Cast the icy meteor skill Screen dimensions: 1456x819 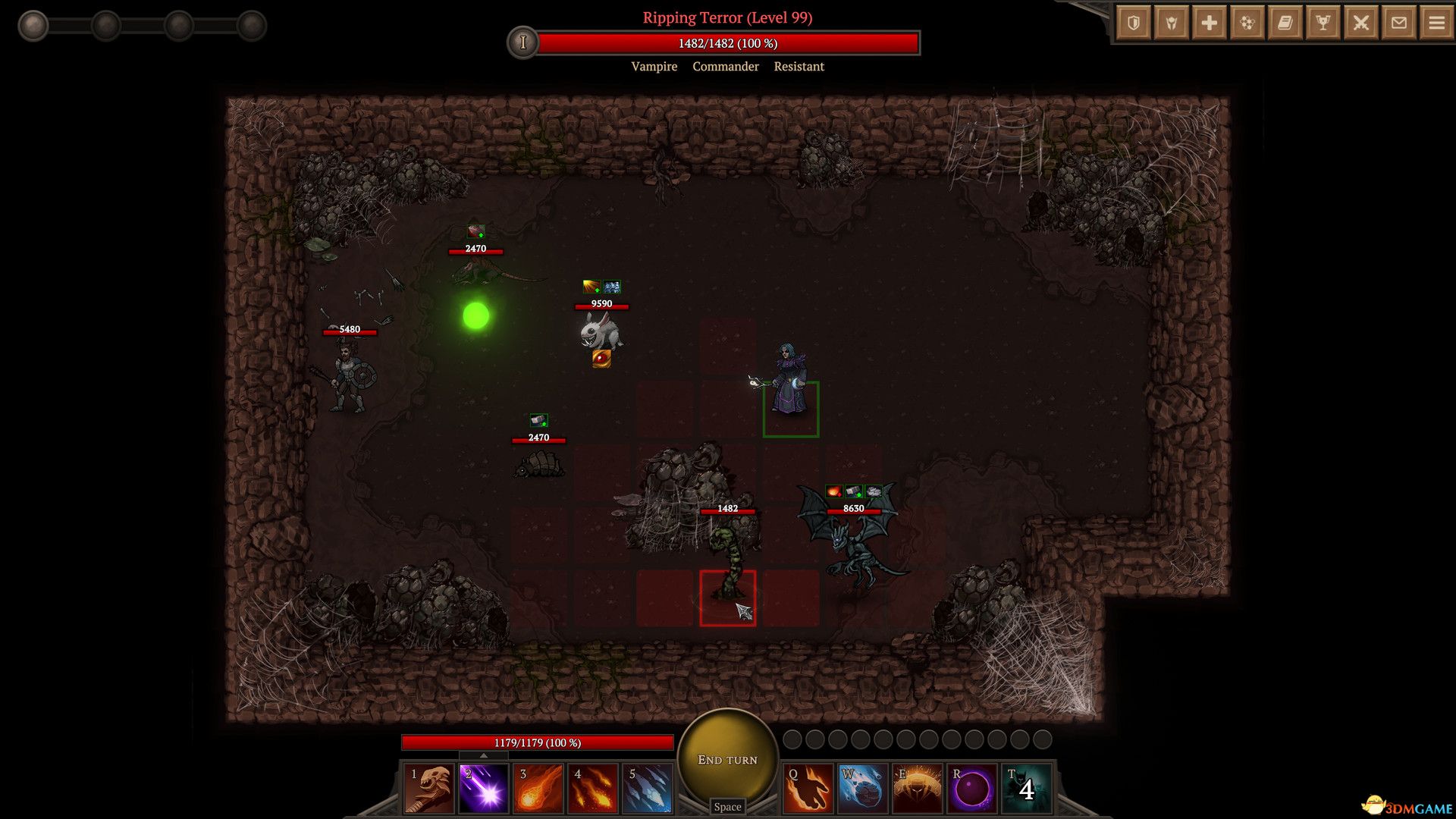point(862,789)
